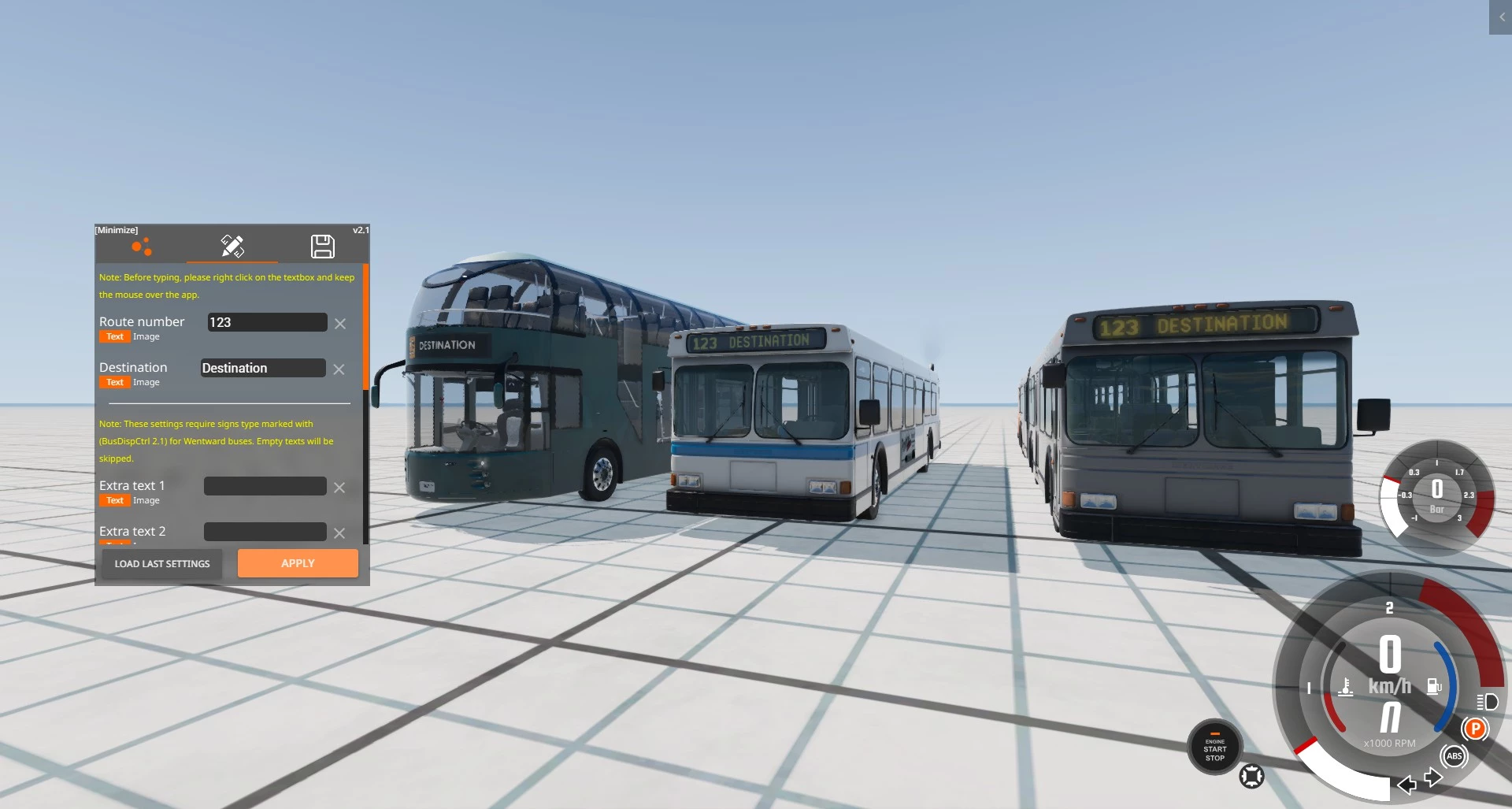Switch Destination from Text to Image mode
This screenshot has width=1512, height=809.
146,382
